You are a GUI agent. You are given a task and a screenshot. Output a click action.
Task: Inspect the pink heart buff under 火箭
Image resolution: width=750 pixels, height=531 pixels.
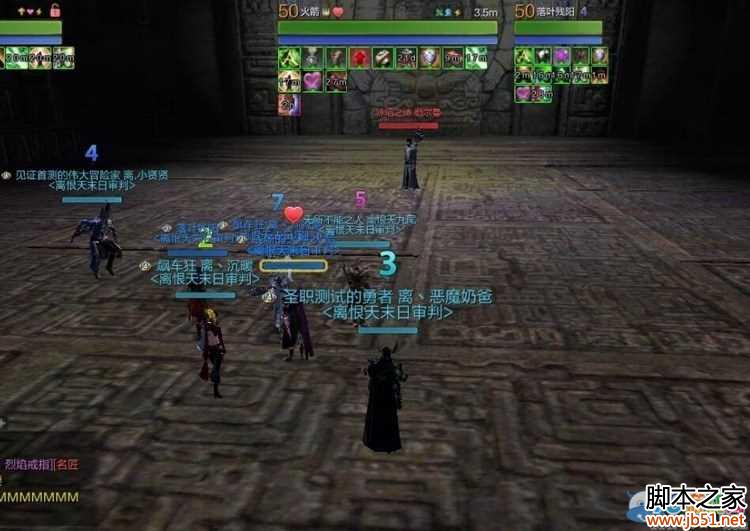pos(312,80)
